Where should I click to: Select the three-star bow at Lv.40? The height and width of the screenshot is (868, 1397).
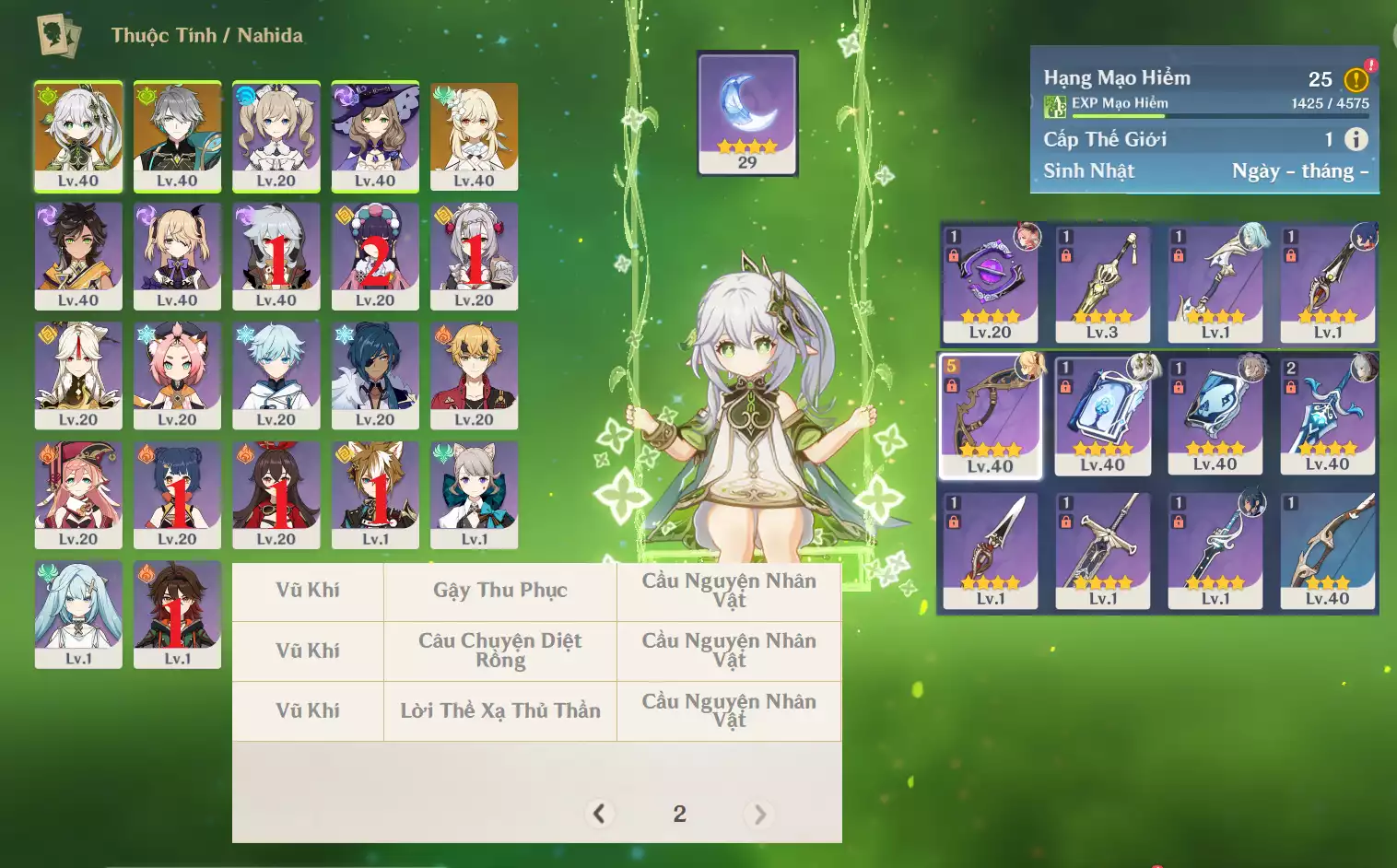[x=1328, y=551]
